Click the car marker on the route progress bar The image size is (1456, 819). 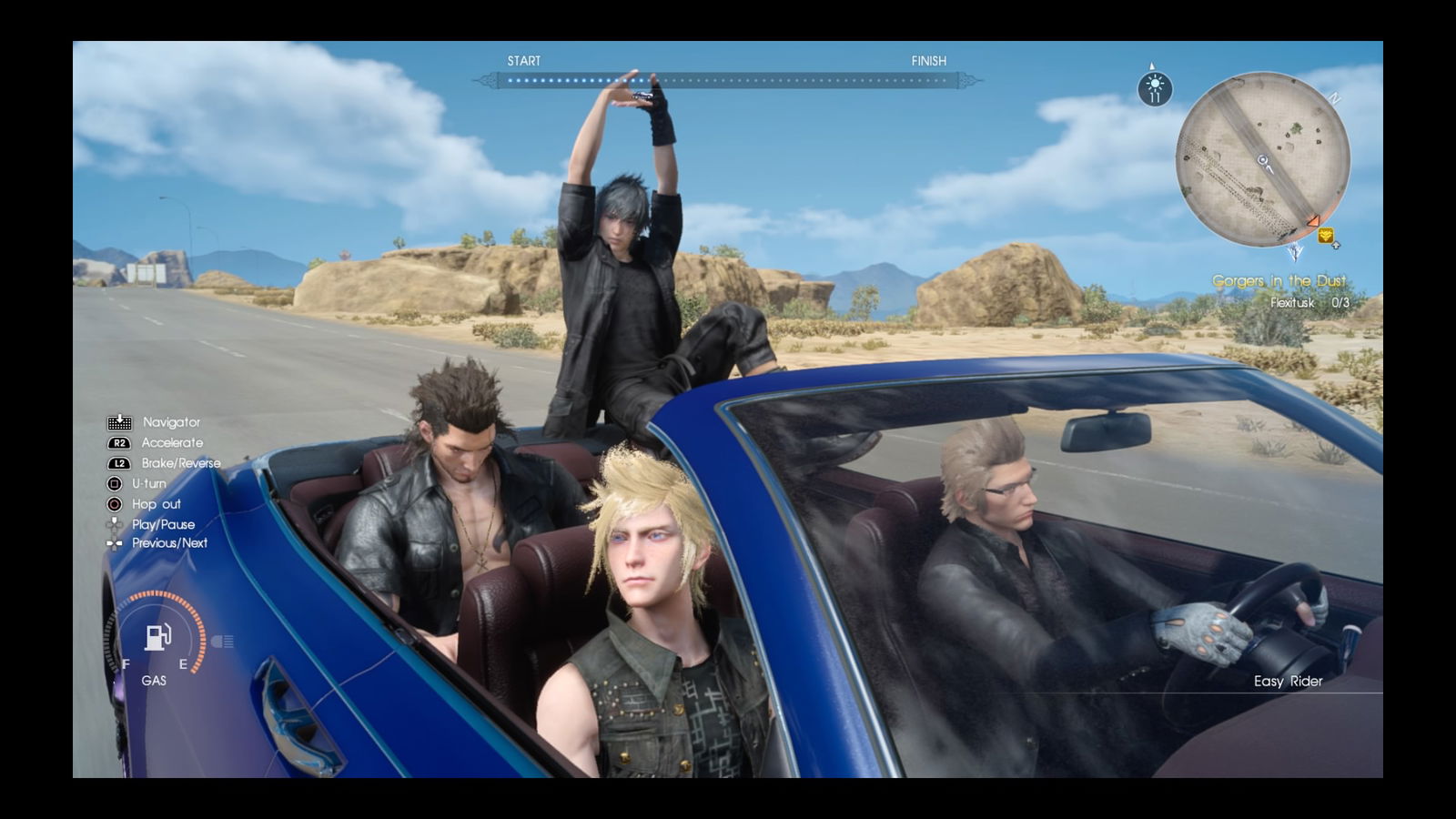click(643, 94)
